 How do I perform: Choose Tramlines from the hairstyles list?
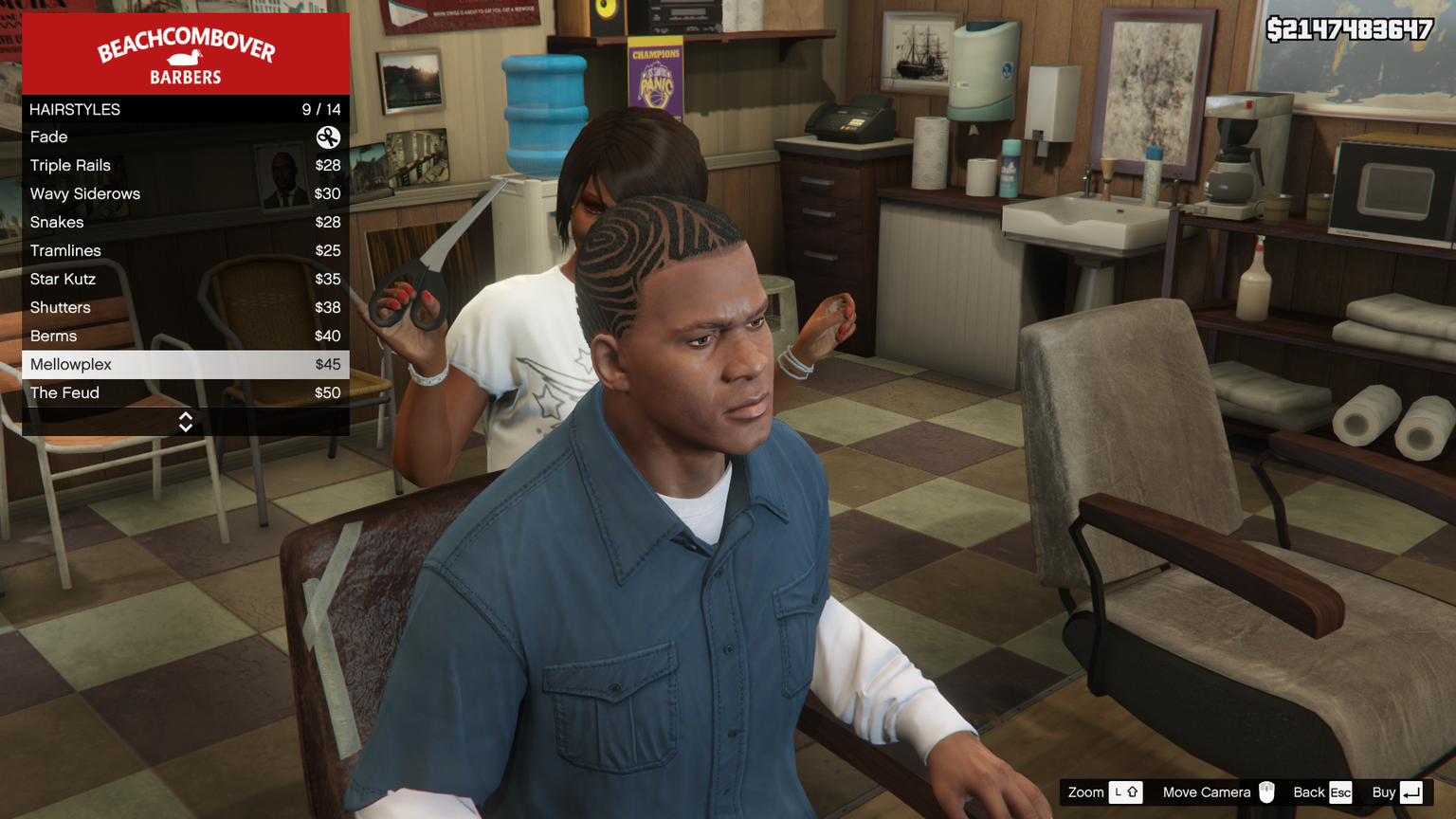click(x=185, y=251)
